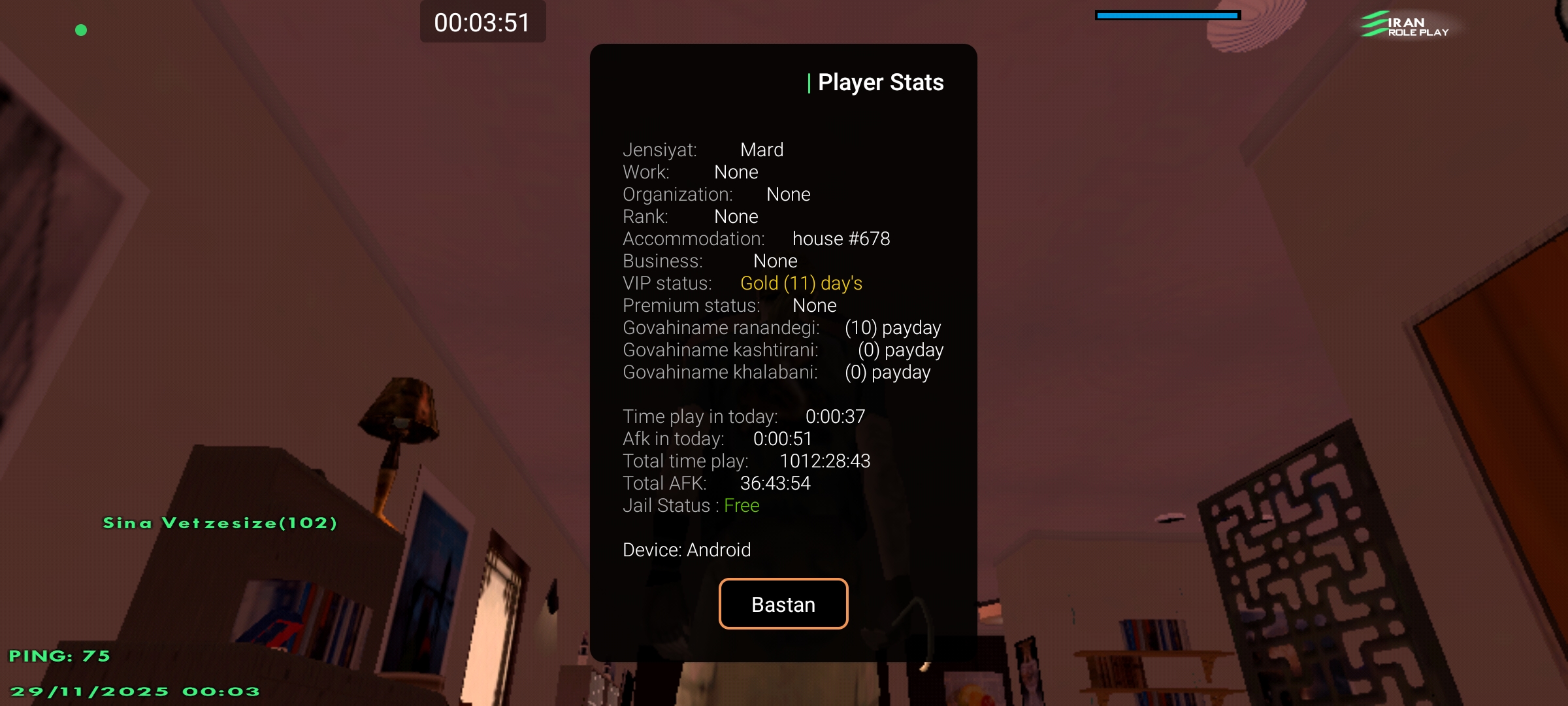Click the PING: 75 indicator
This screenshot has height=706, width=1568.
pos(59,656)
